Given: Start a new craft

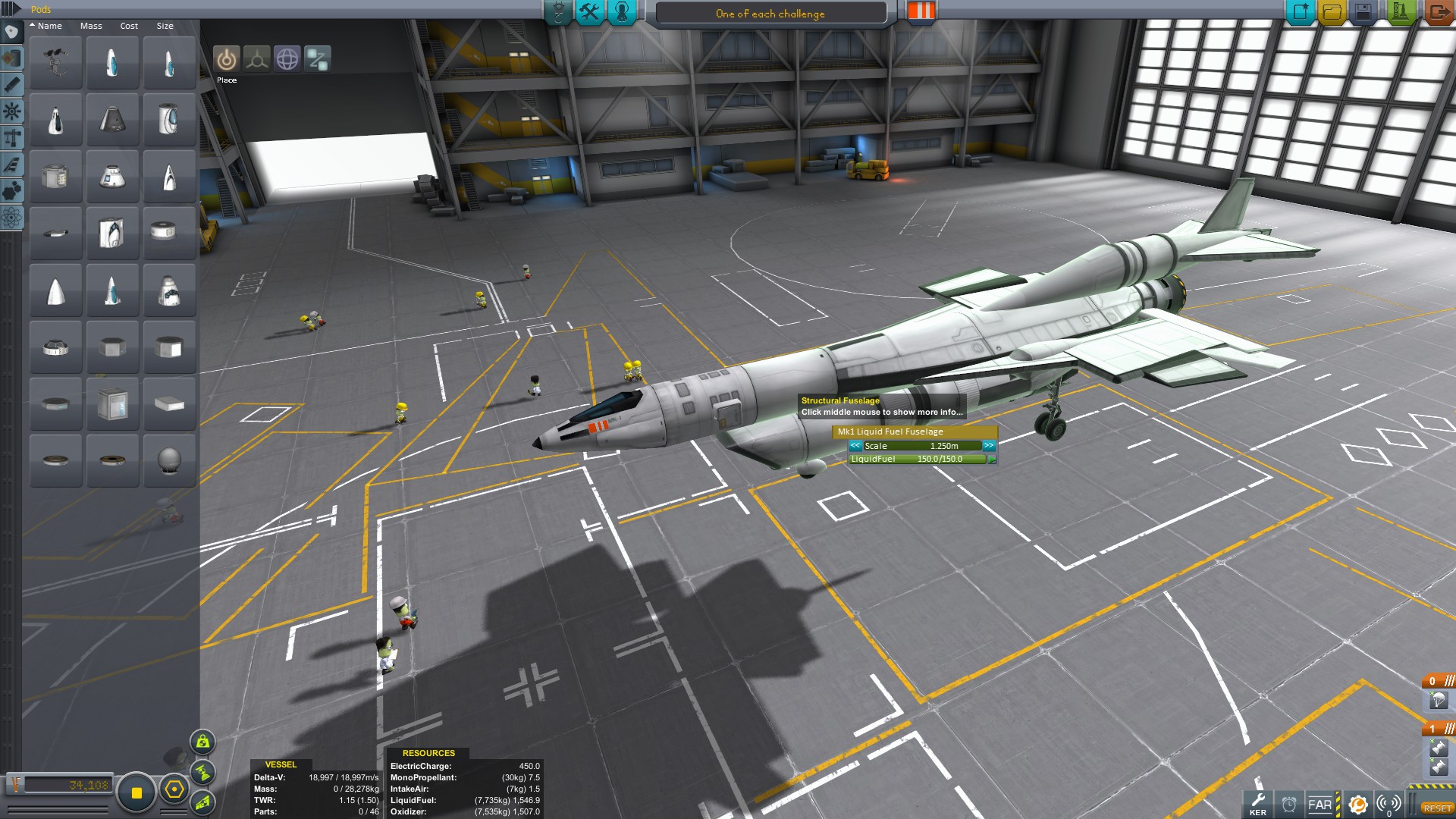Looking at the screenshot, I should 1300,12.
